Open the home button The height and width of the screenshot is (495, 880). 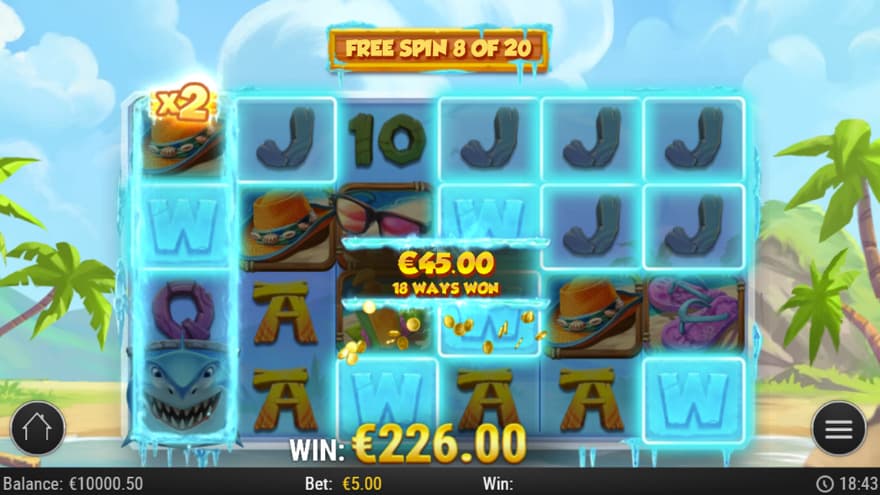click(37, 428)
